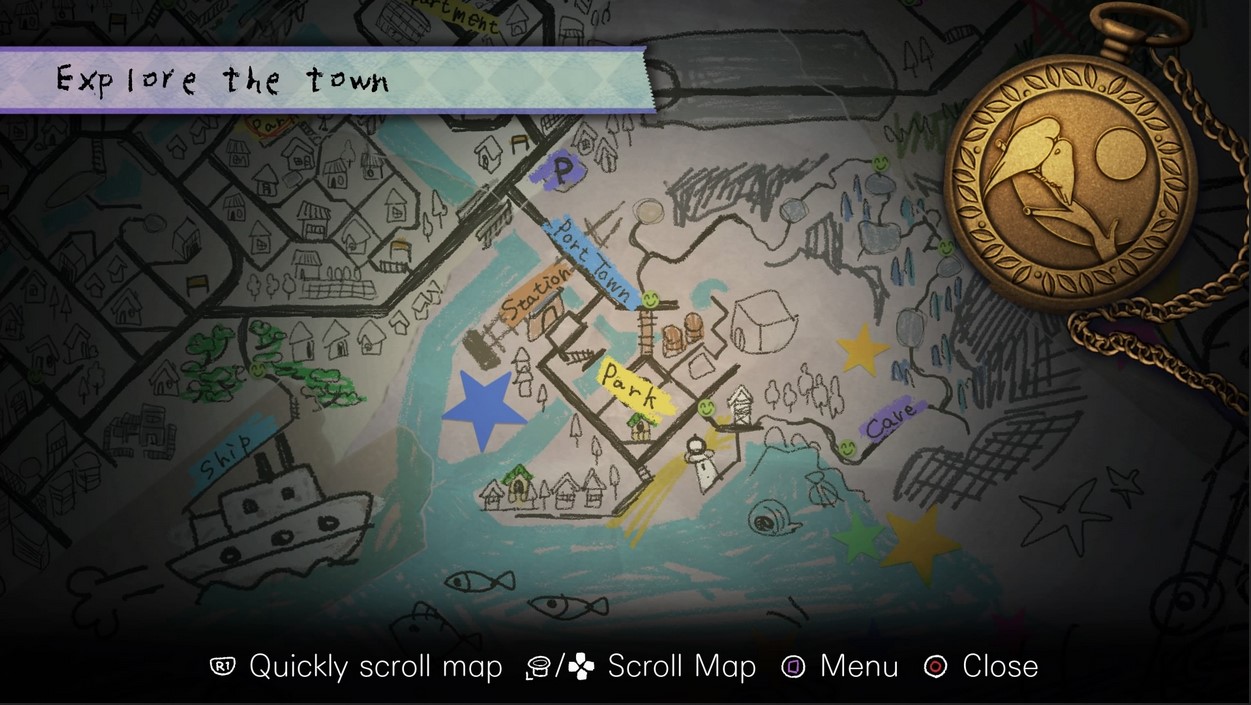Open the bronze pocket watch with birds
Screen dimensions: 1251x705
click(1070, 166)
